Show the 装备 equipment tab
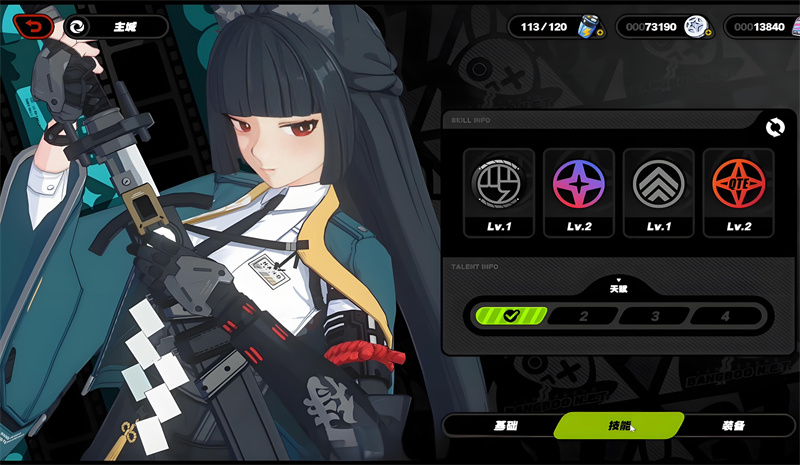The image size is (800, 465). 733,426
